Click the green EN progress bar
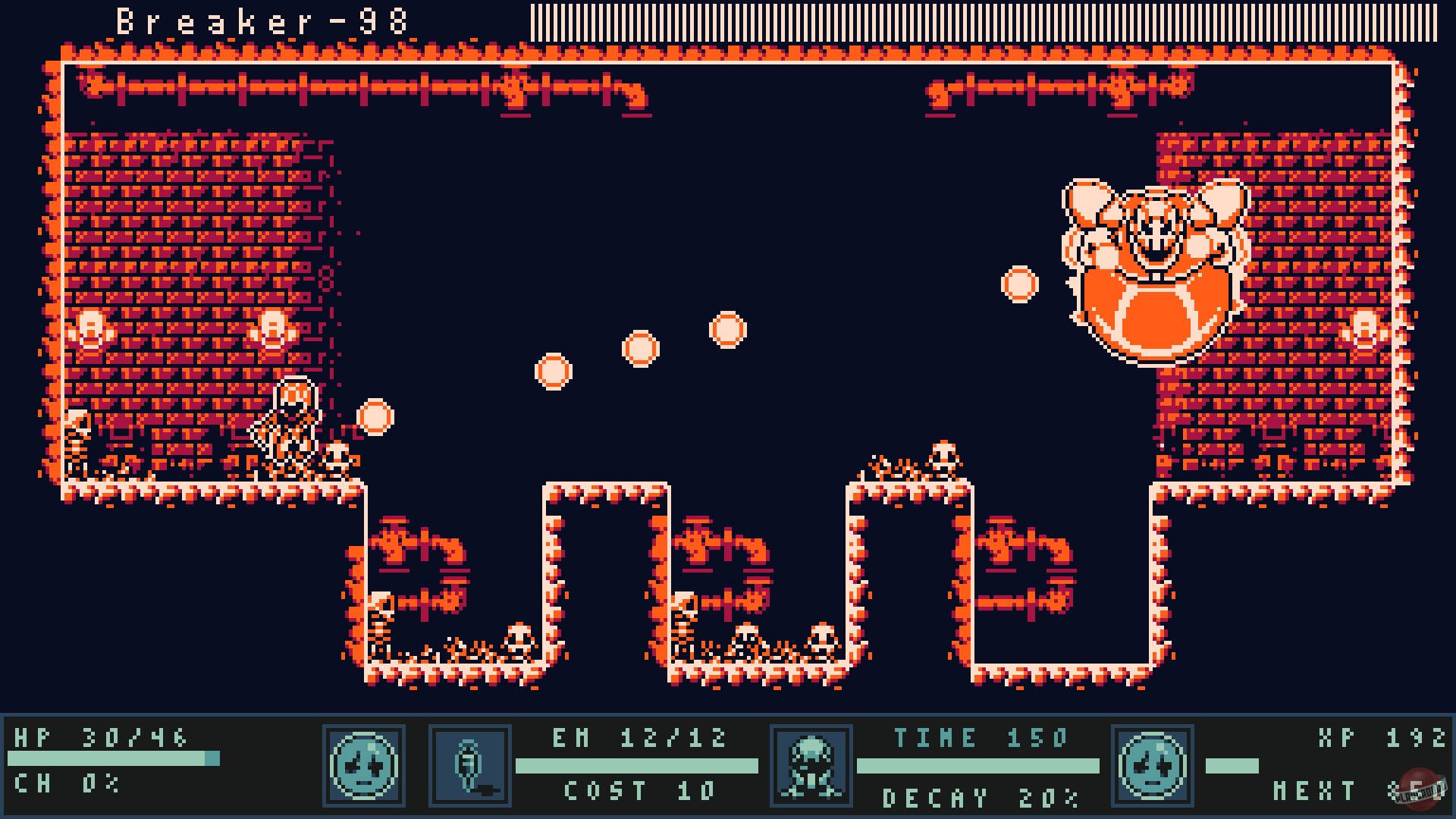The width and height of the screenshot is (1456, 819). coord(637,764)
